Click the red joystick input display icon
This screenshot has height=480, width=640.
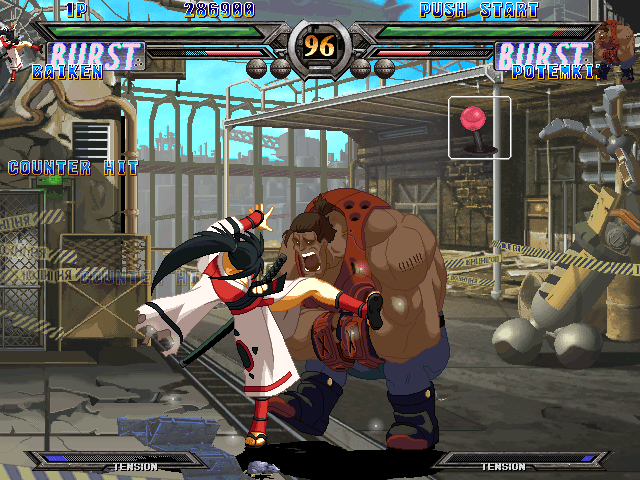[x=479, y=127]
